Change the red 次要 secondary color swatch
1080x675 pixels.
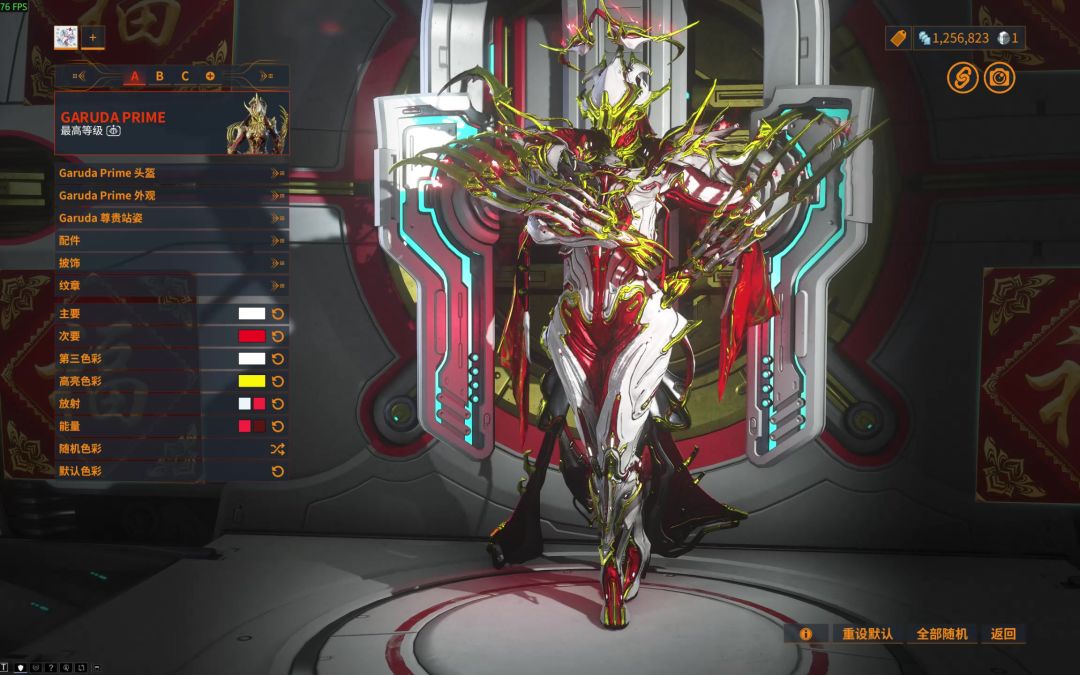251,336
